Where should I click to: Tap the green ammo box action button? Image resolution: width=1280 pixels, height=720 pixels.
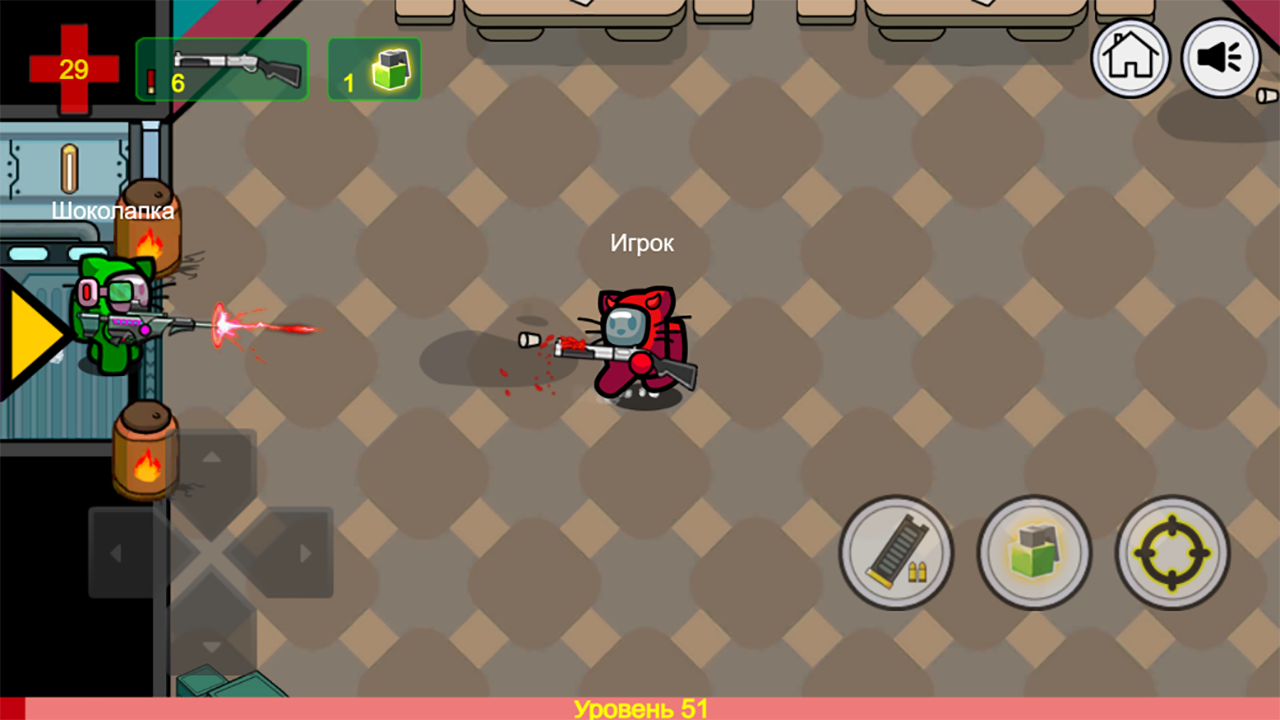point(1034,553)
